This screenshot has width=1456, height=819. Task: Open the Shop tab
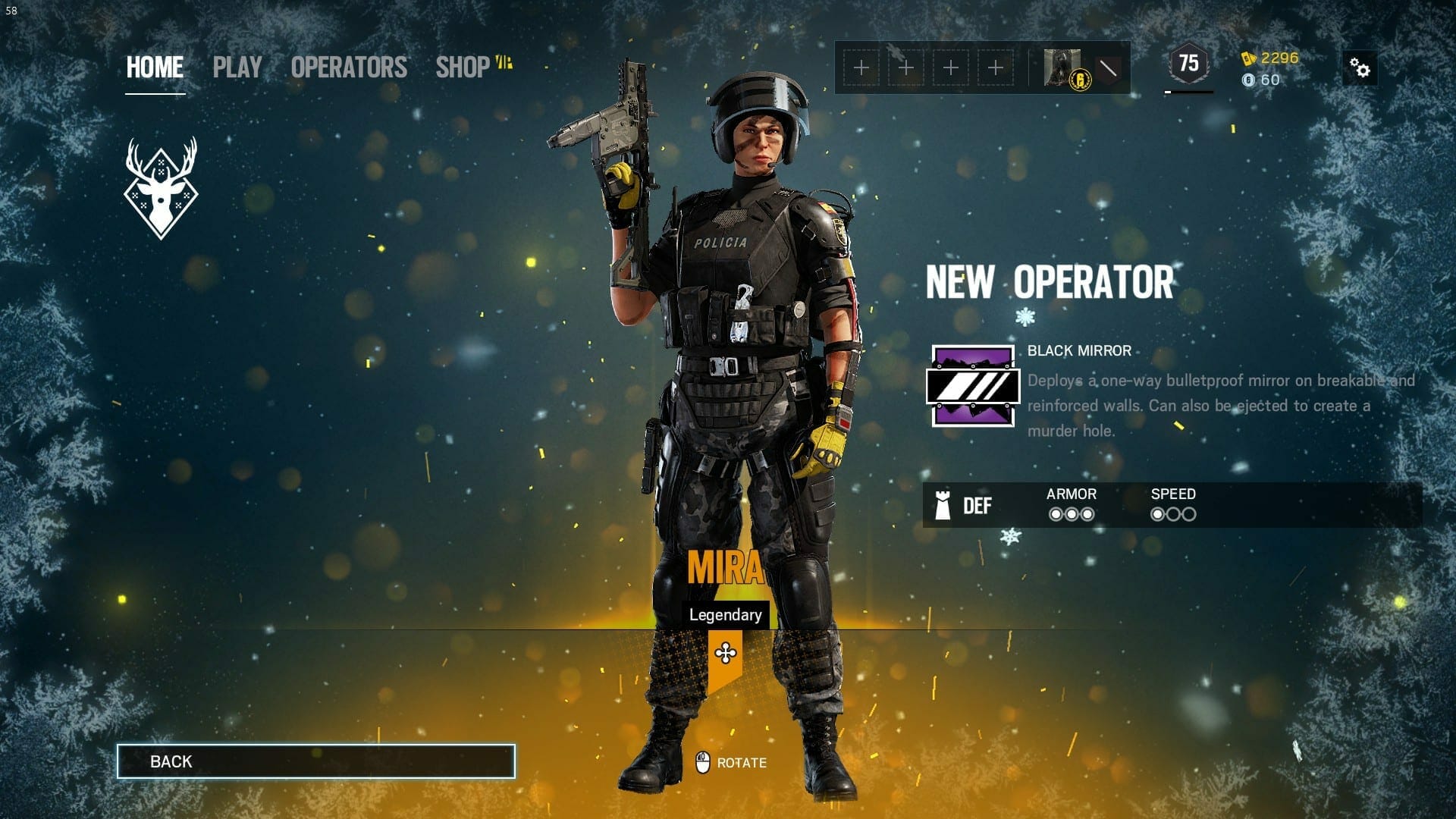[x=463, y=67]
